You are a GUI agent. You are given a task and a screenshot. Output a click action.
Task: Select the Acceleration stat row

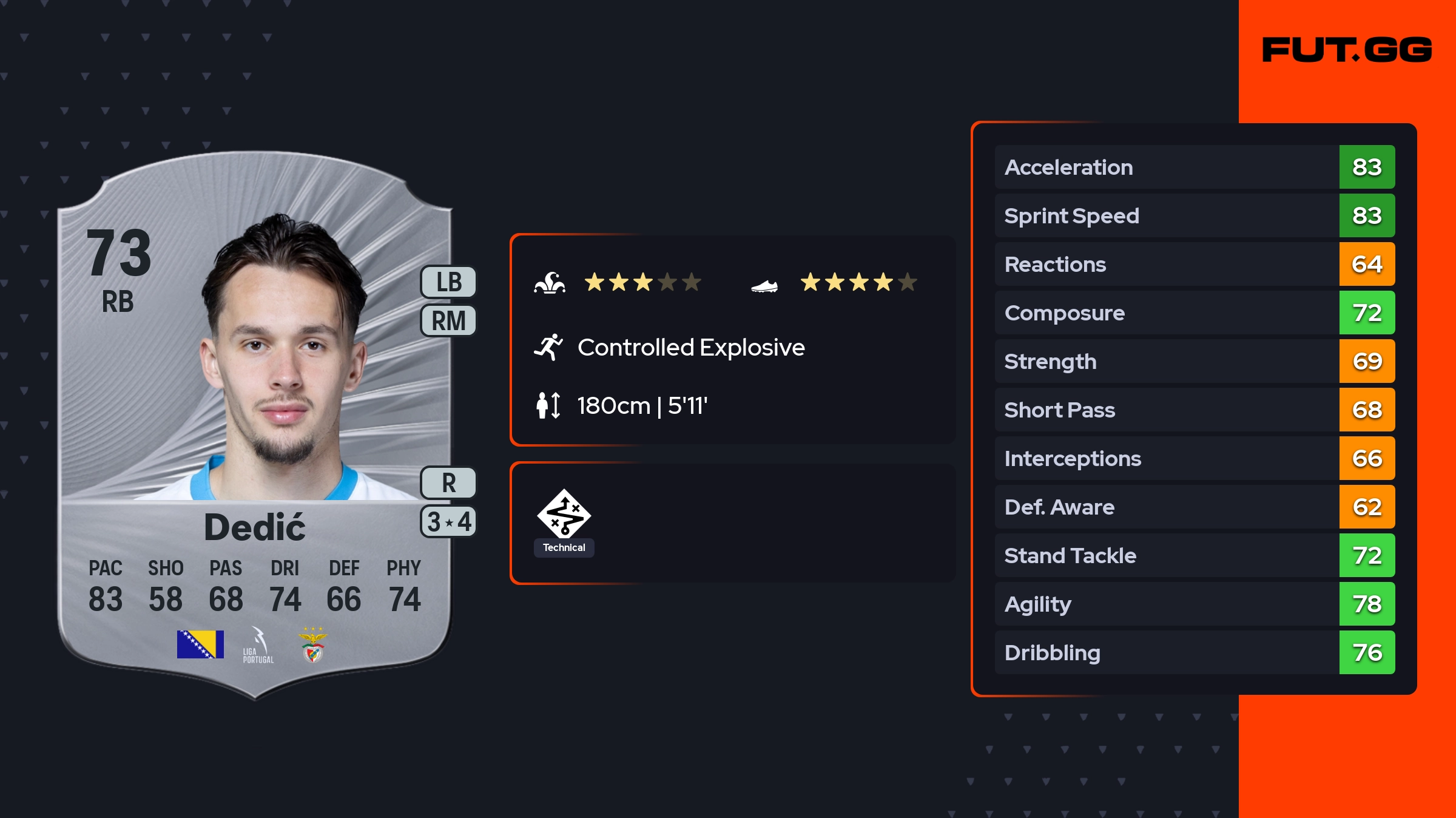pyautogui.click(x=1194, y=167)
